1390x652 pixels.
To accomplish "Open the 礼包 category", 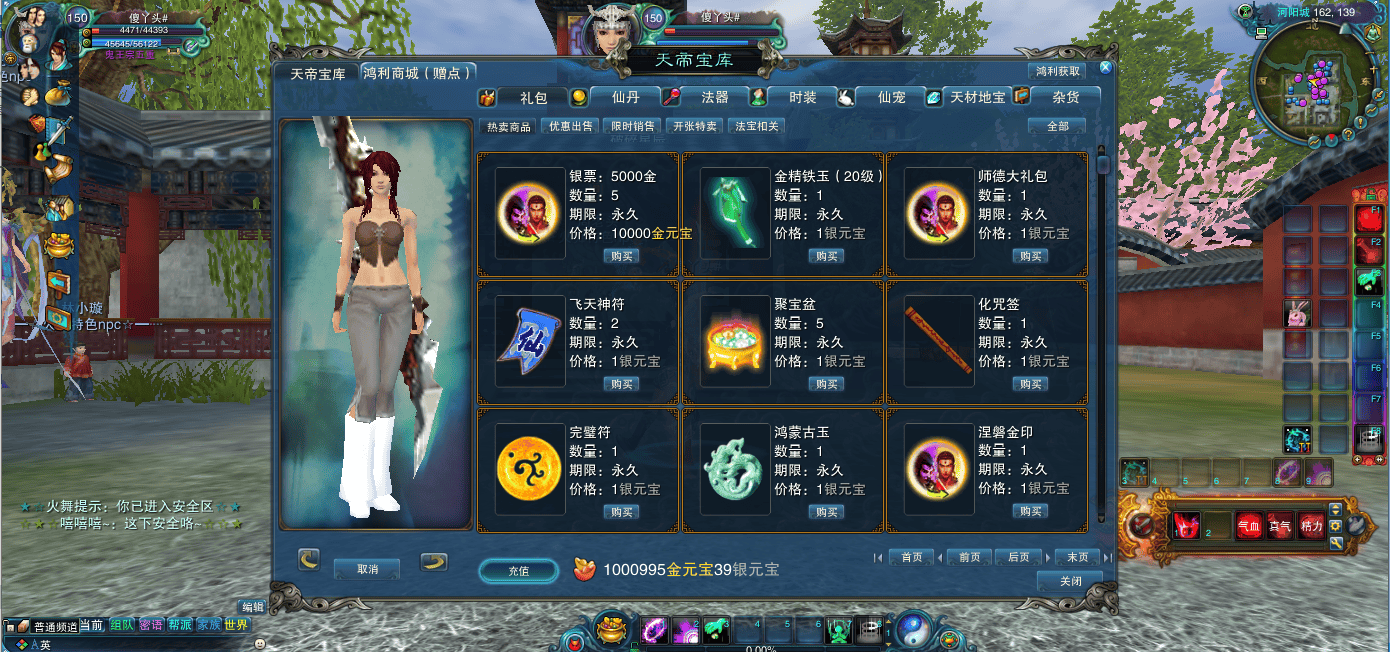I will point(533,97).
